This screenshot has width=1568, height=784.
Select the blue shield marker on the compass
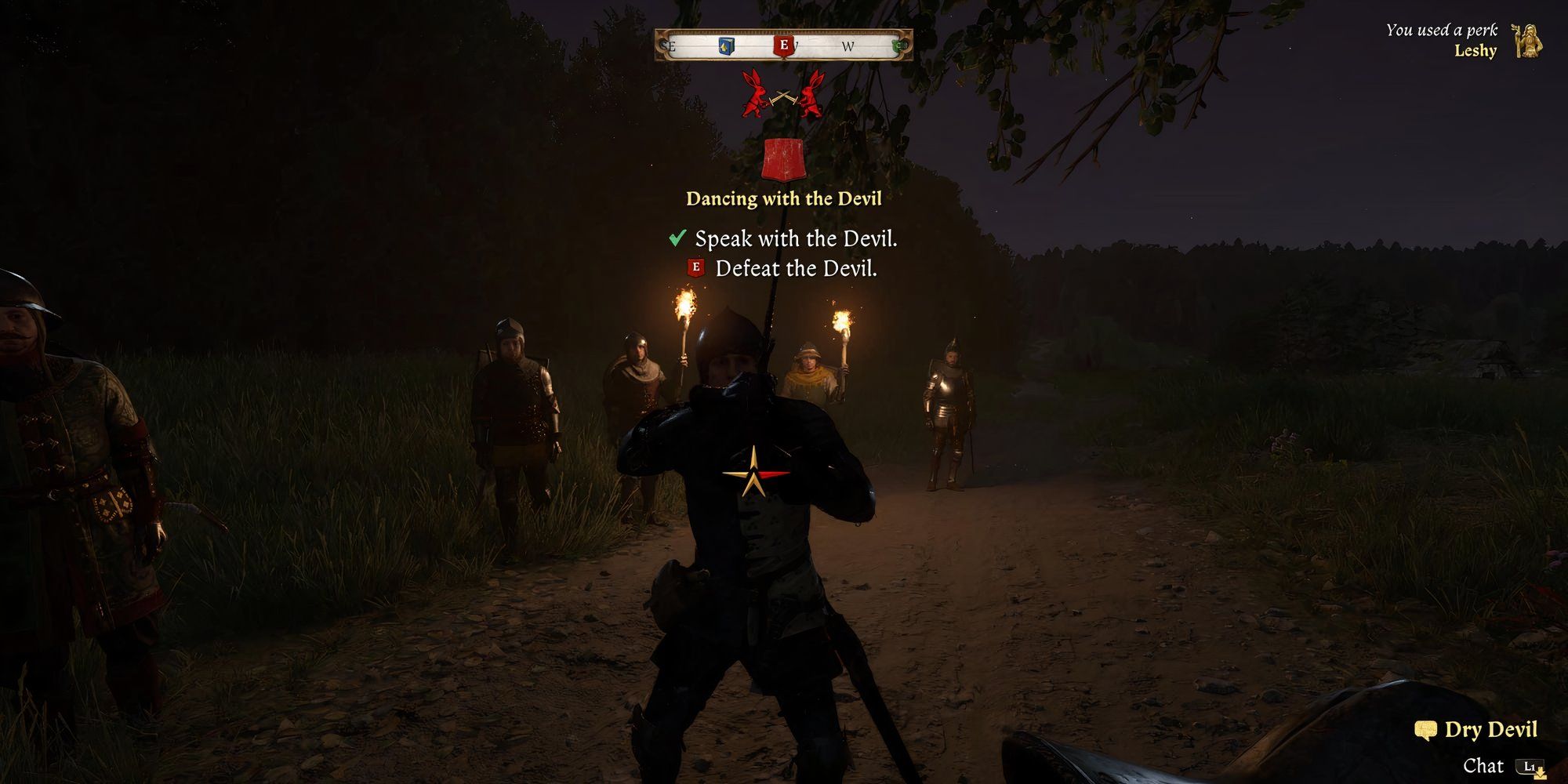coord(726,47)
